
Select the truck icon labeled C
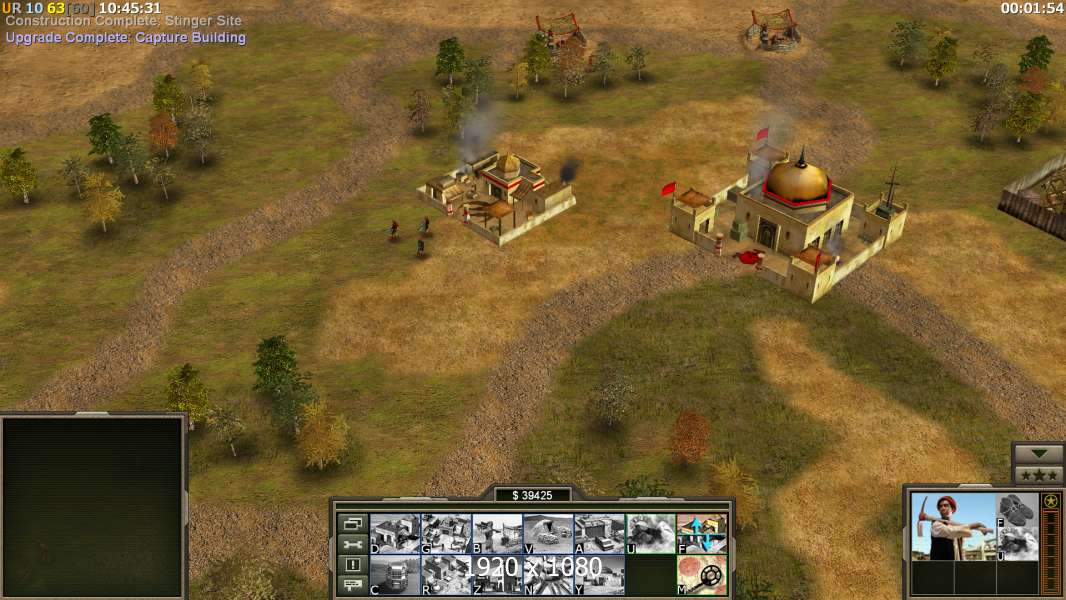click(x=395, y=575)
